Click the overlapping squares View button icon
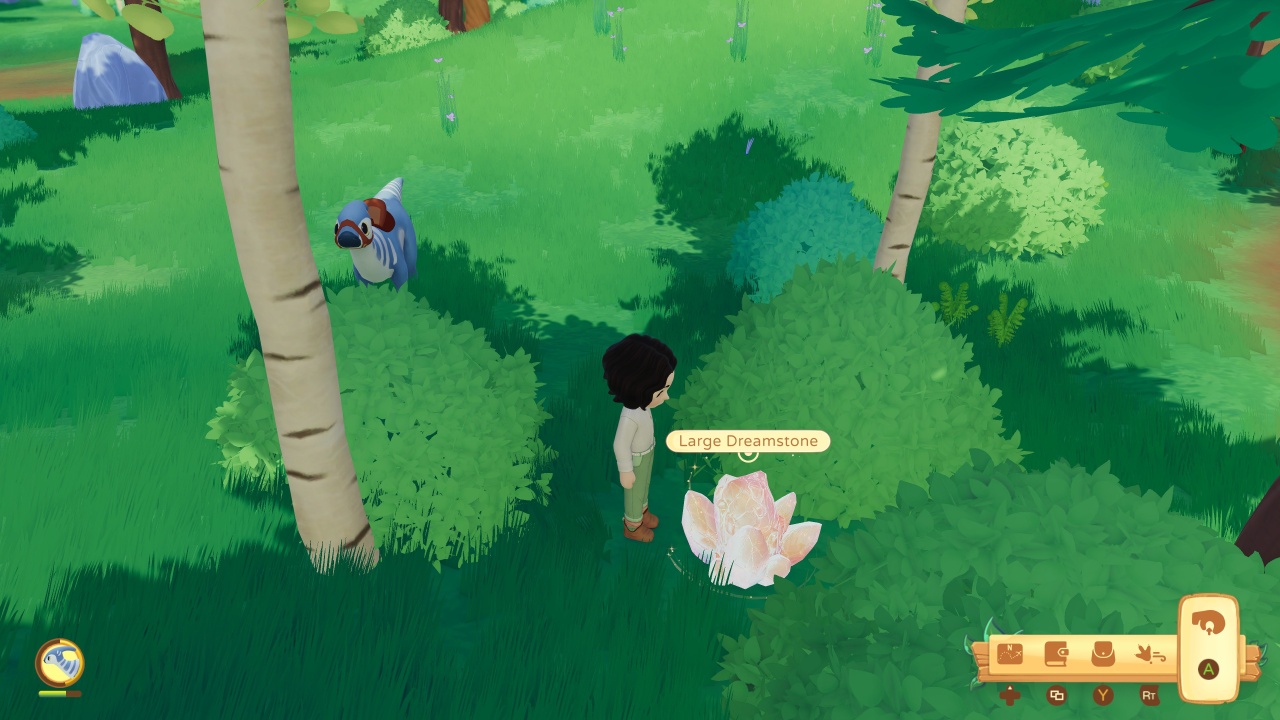This screenshot has width=1280, height=720. pyautogui.click(x=1058, y=695)
